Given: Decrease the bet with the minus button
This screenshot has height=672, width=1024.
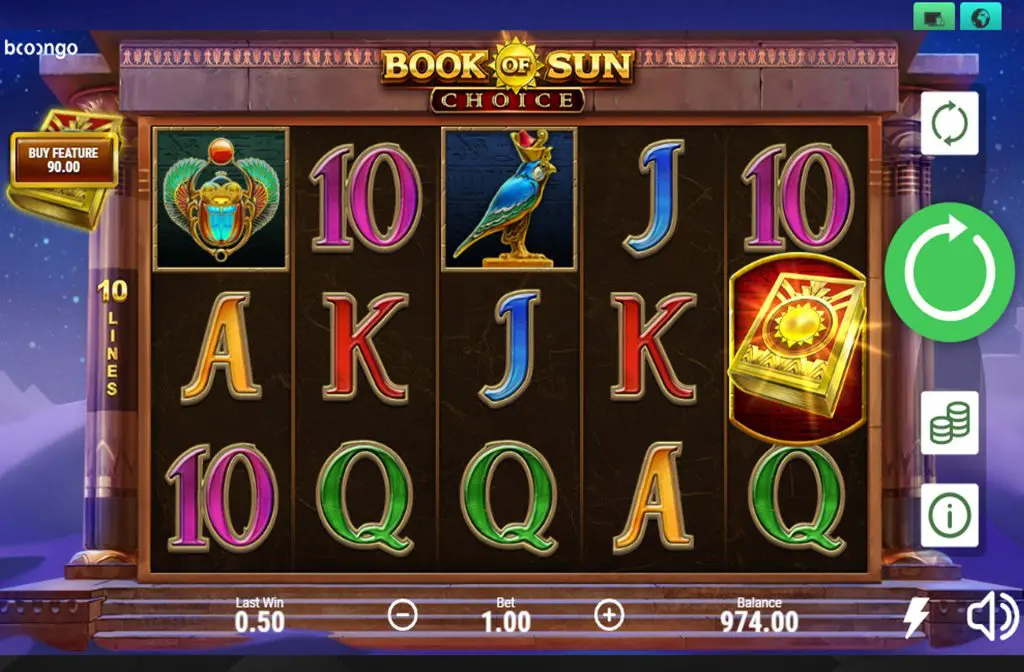Looking at the screenshot, I should 402,616.
